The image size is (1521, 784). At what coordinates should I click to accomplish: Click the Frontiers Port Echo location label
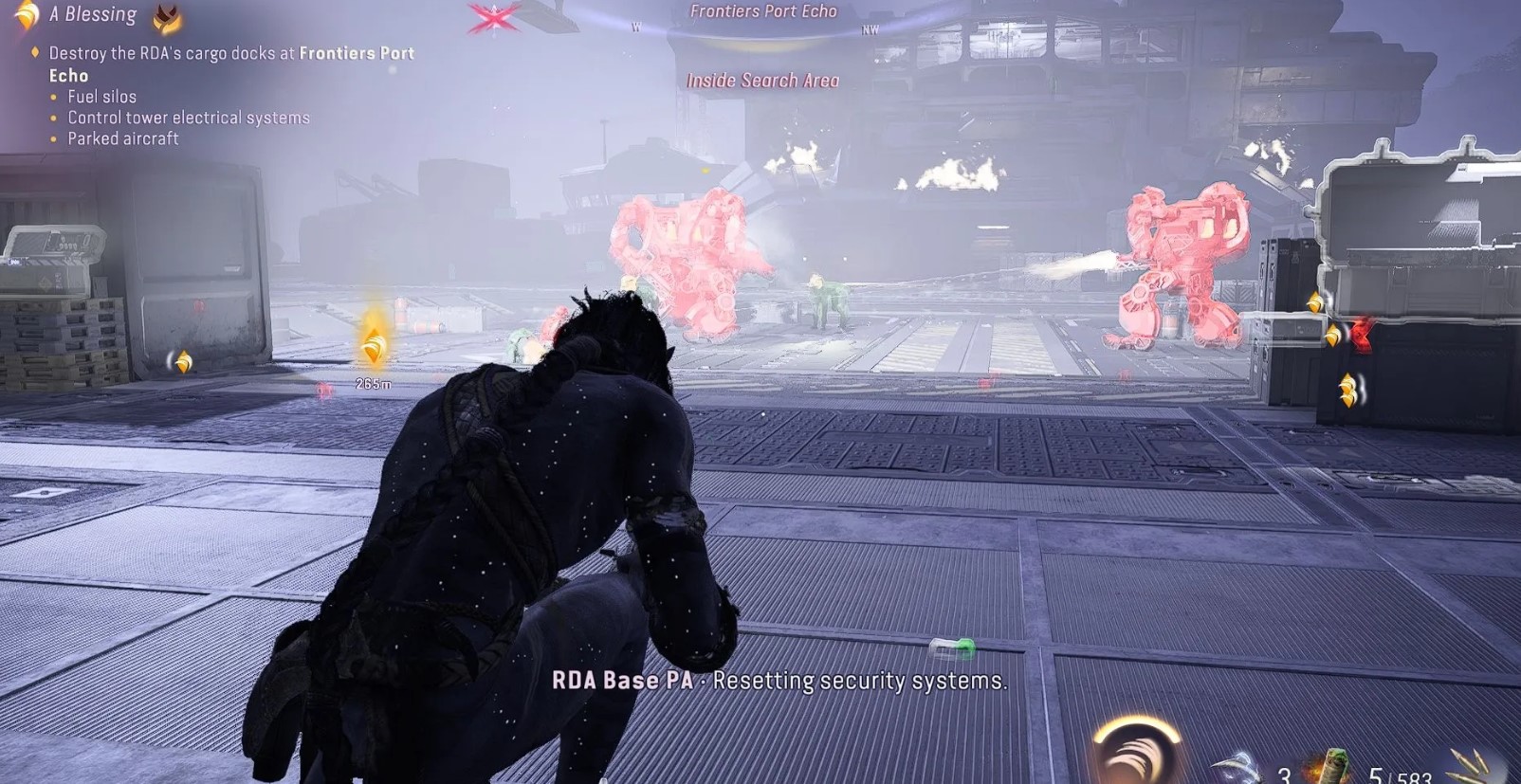pyautogui.click(x=762, y=11)
